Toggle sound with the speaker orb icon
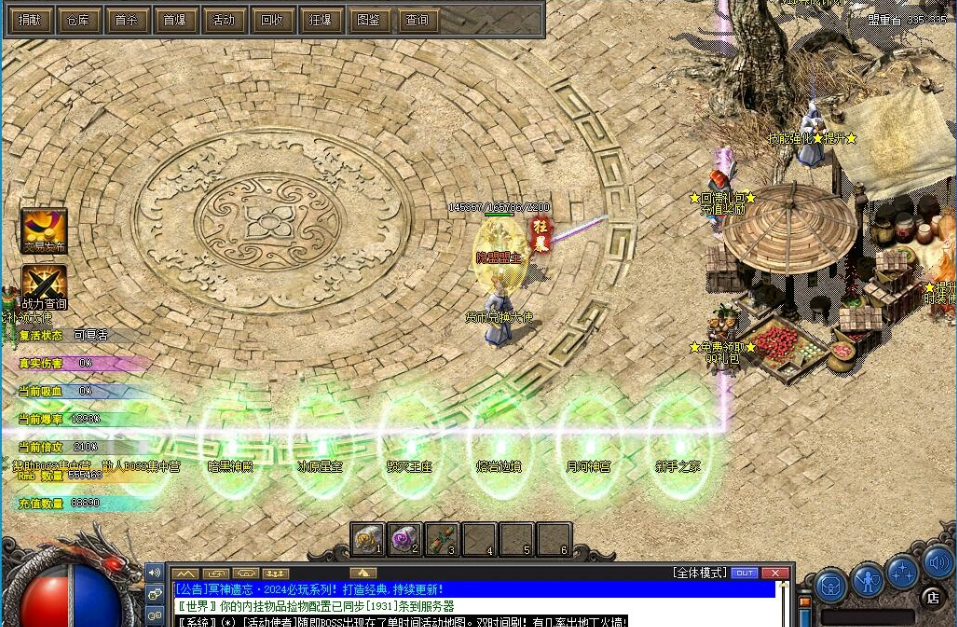This screenshot has height=627, width=957. [x=938, y=563]
